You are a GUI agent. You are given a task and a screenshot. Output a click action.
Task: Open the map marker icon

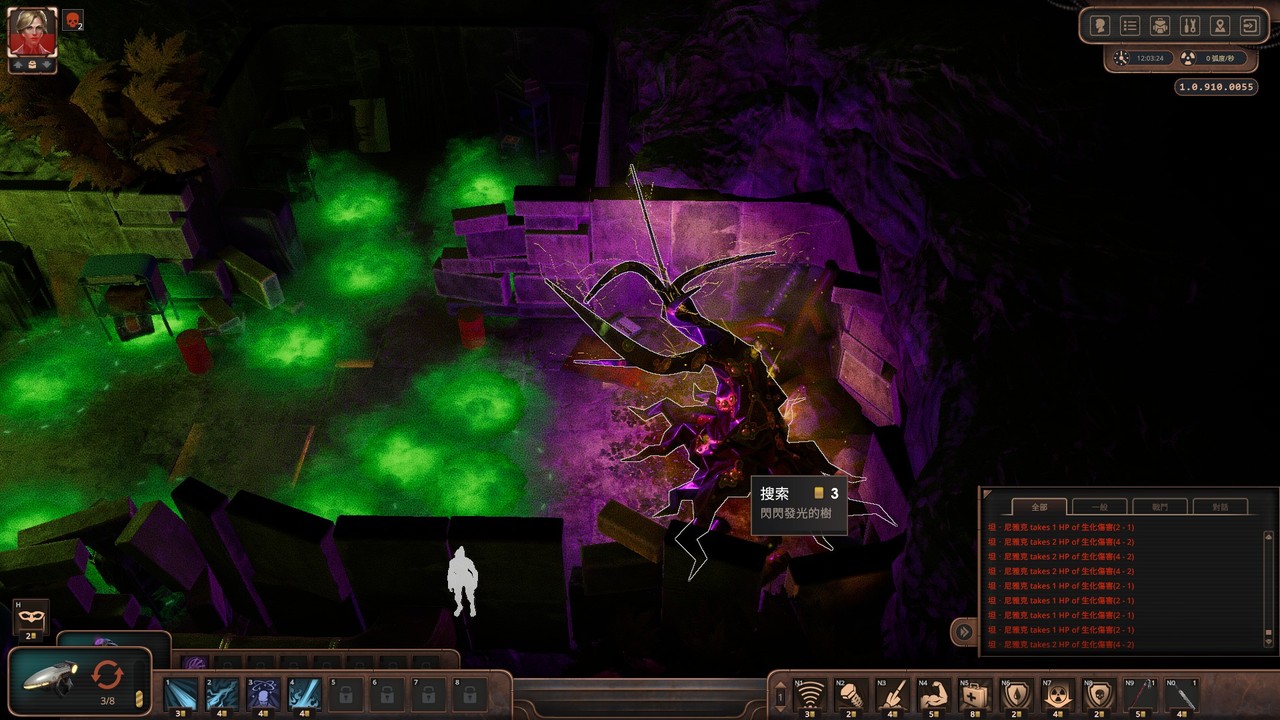[x=1220, y=26]
